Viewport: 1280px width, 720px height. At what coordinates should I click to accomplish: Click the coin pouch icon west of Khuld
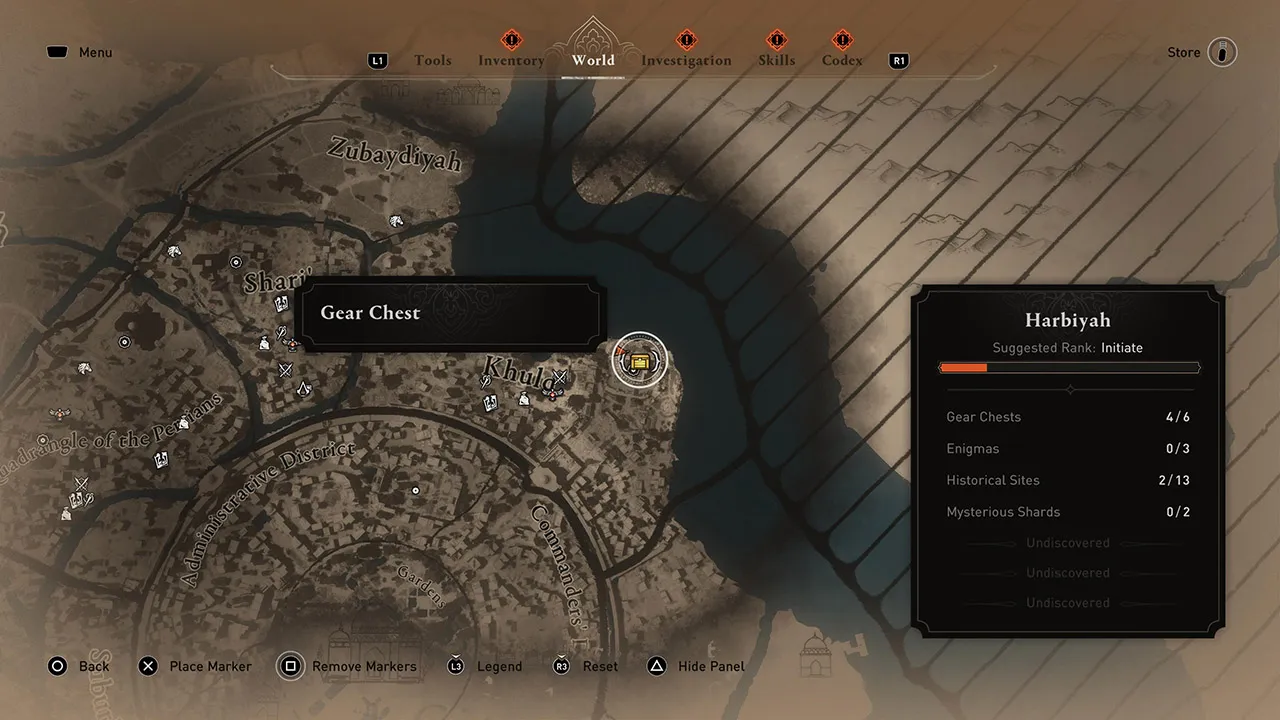click(524, 400)
